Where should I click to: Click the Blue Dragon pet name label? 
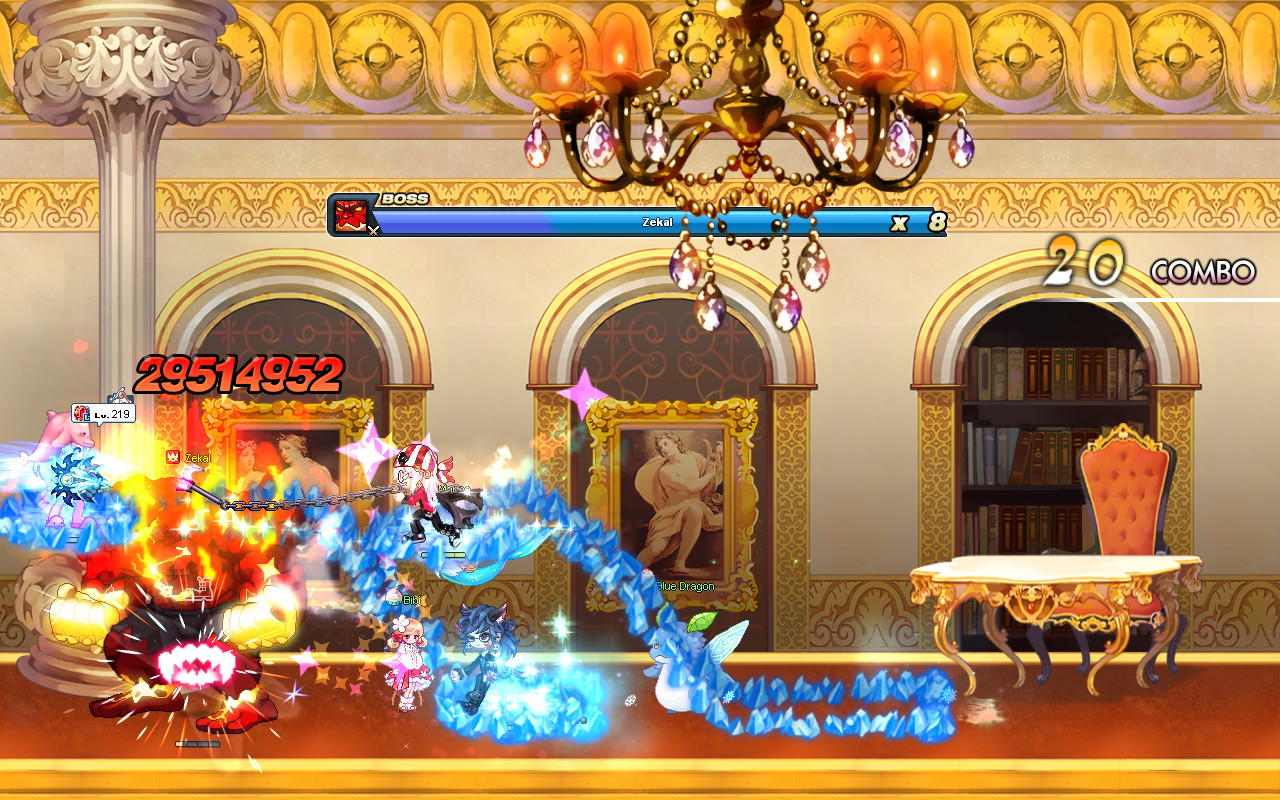(684, 587)
